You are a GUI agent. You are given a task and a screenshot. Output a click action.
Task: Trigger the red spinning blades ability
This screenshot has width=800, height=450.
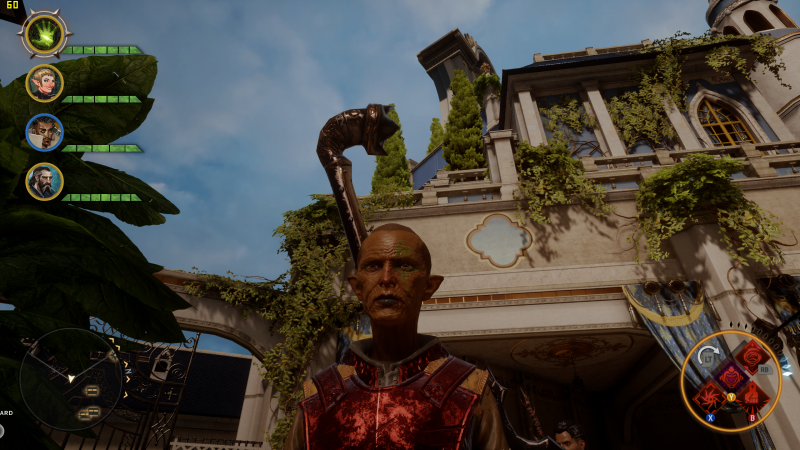click(710, 396)
